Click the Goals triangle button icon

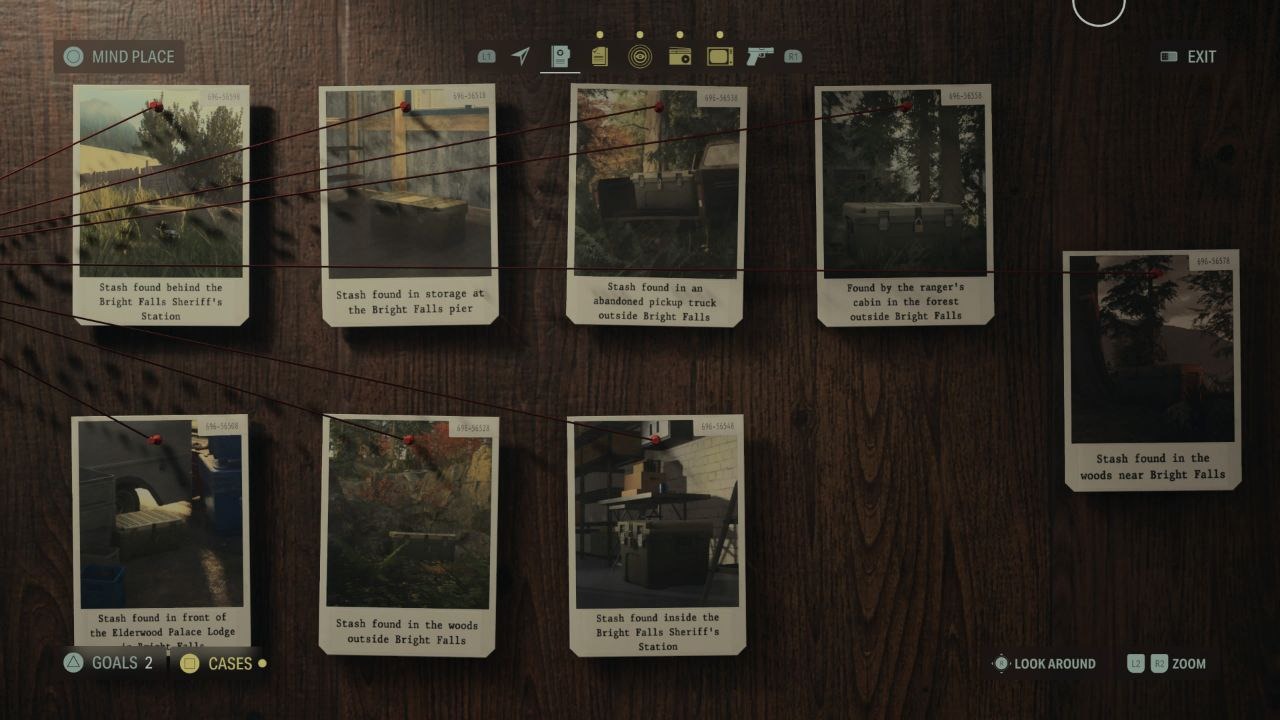pos(71,663)
